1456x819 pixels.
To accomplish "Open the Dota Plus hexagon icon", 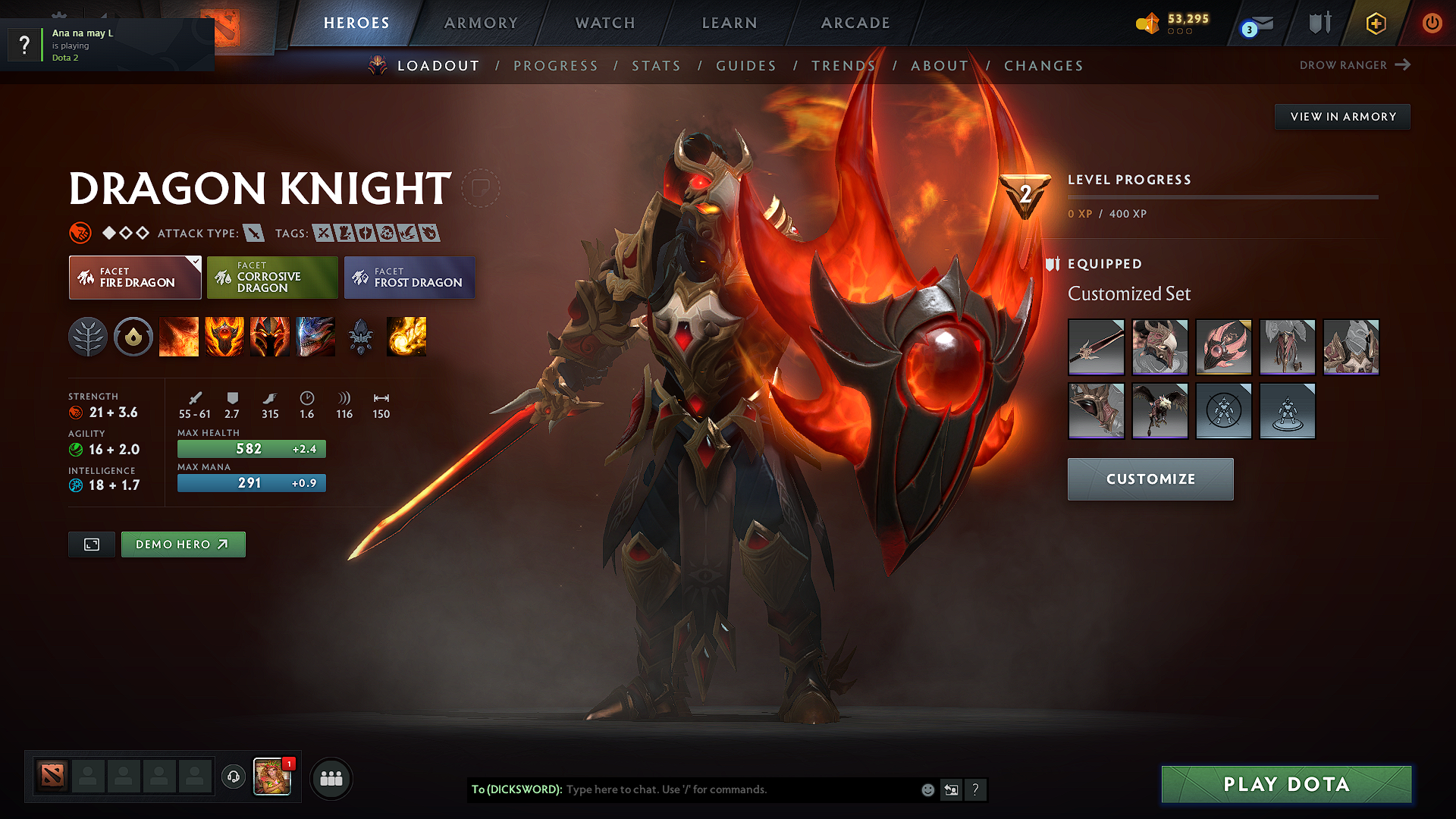I will tap(1375, 24).
